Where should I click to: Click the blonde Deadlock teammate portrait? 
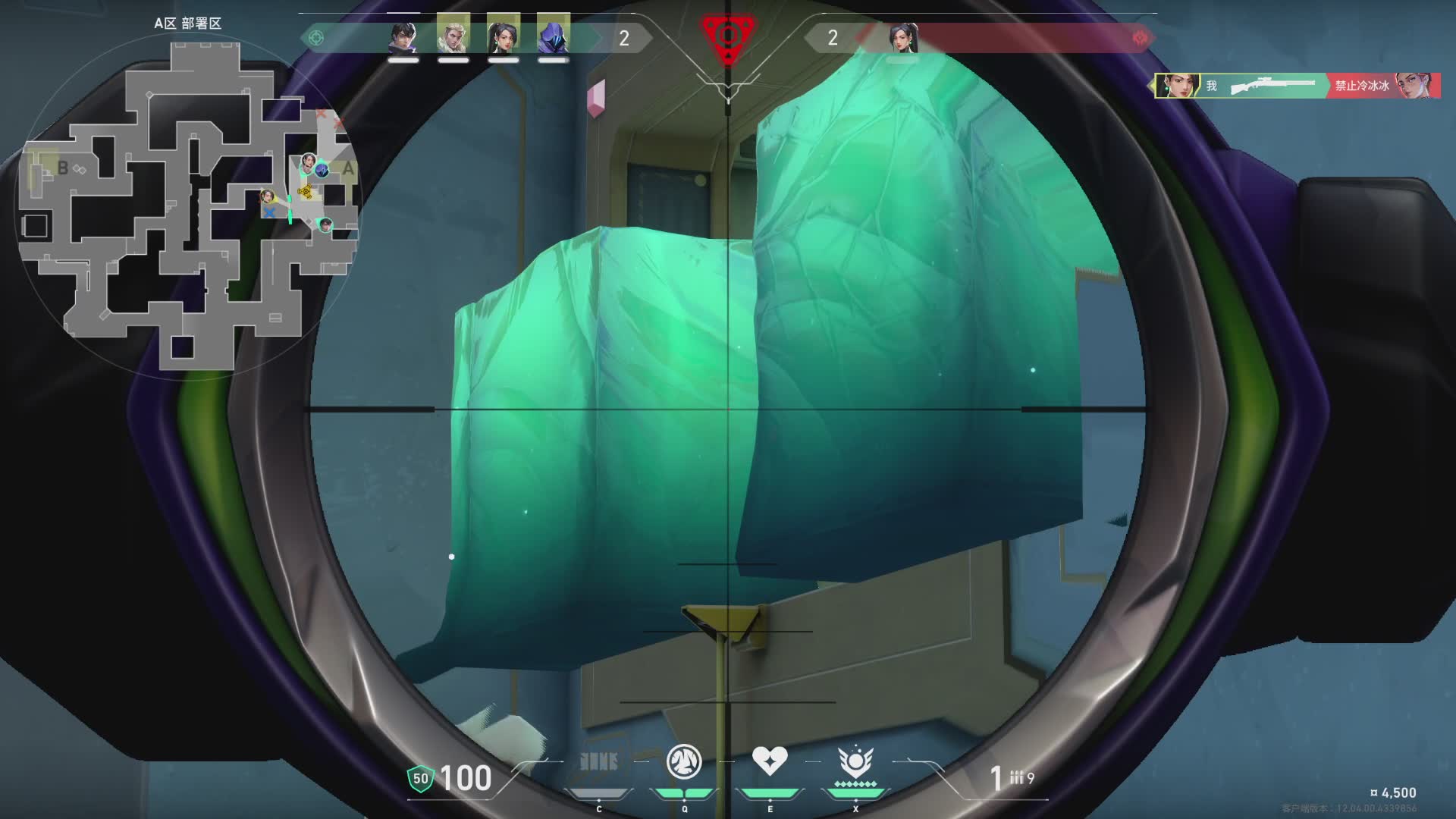[453, 37]
